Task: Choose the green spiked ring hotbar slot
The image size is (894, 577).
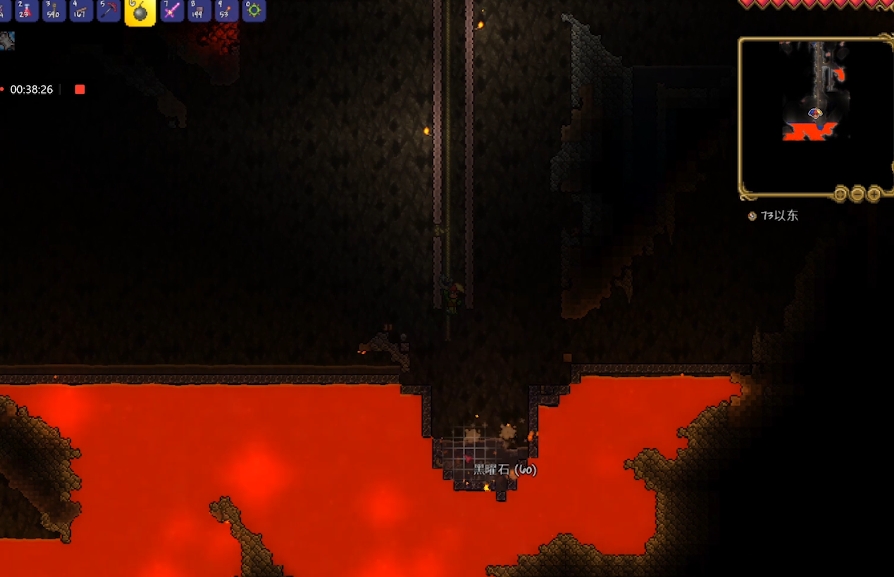Action: [x=254, y=10]
